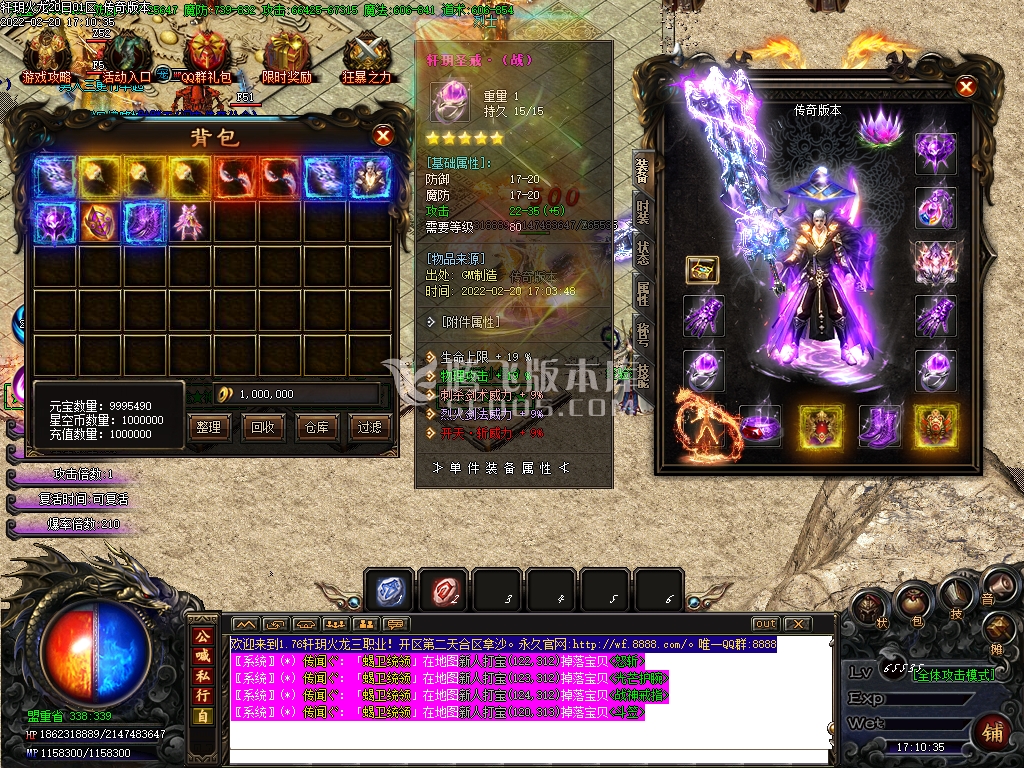Open the 限时奖励 timed reward

287,55
